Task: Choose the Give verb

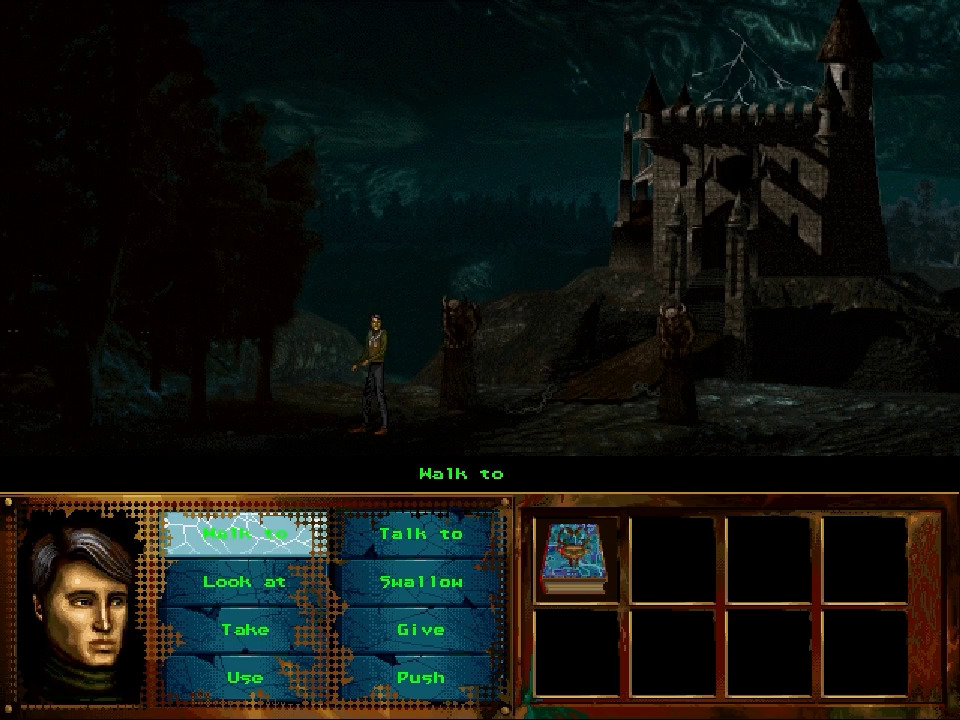Action: tap(420, 630)
